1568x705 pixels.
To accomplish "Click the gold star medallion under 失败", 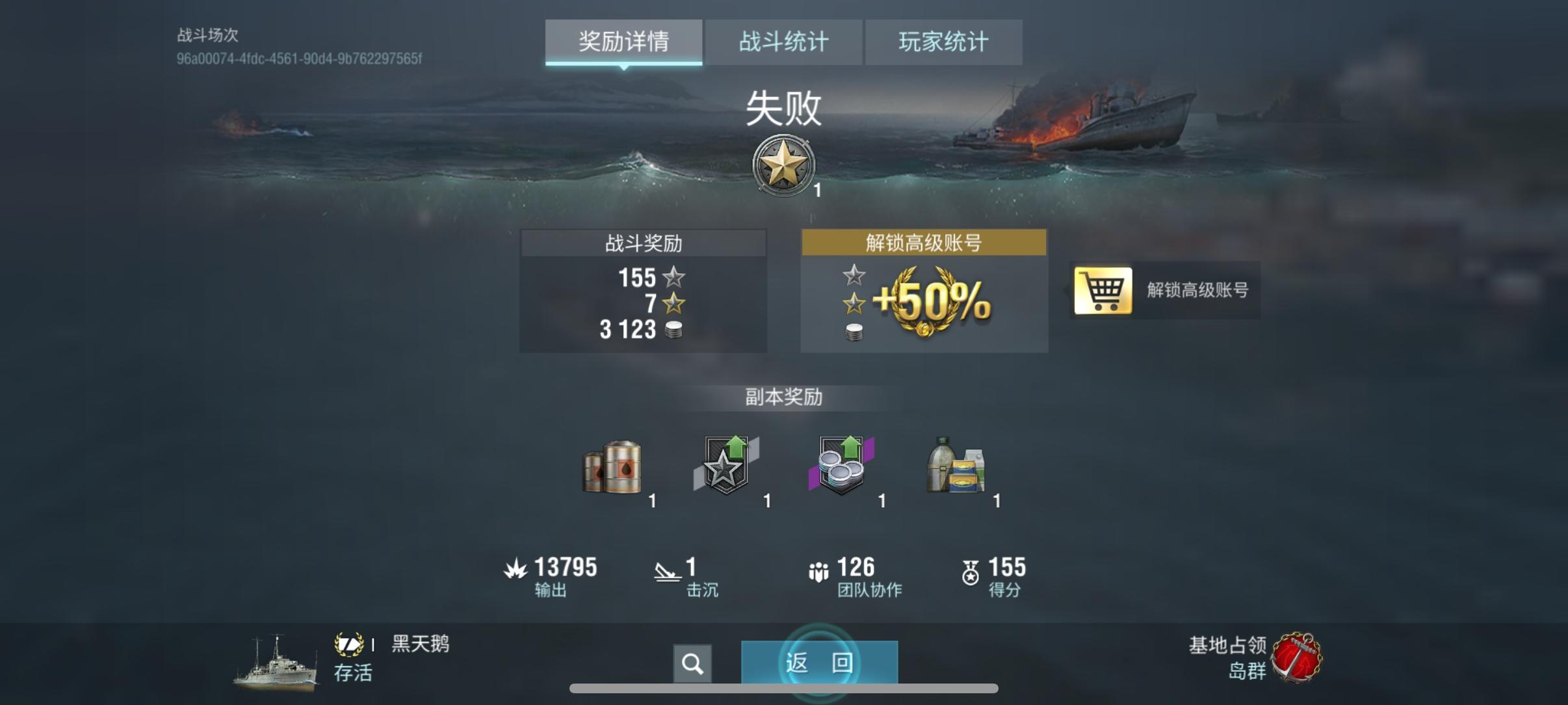I will coord(785,165).
